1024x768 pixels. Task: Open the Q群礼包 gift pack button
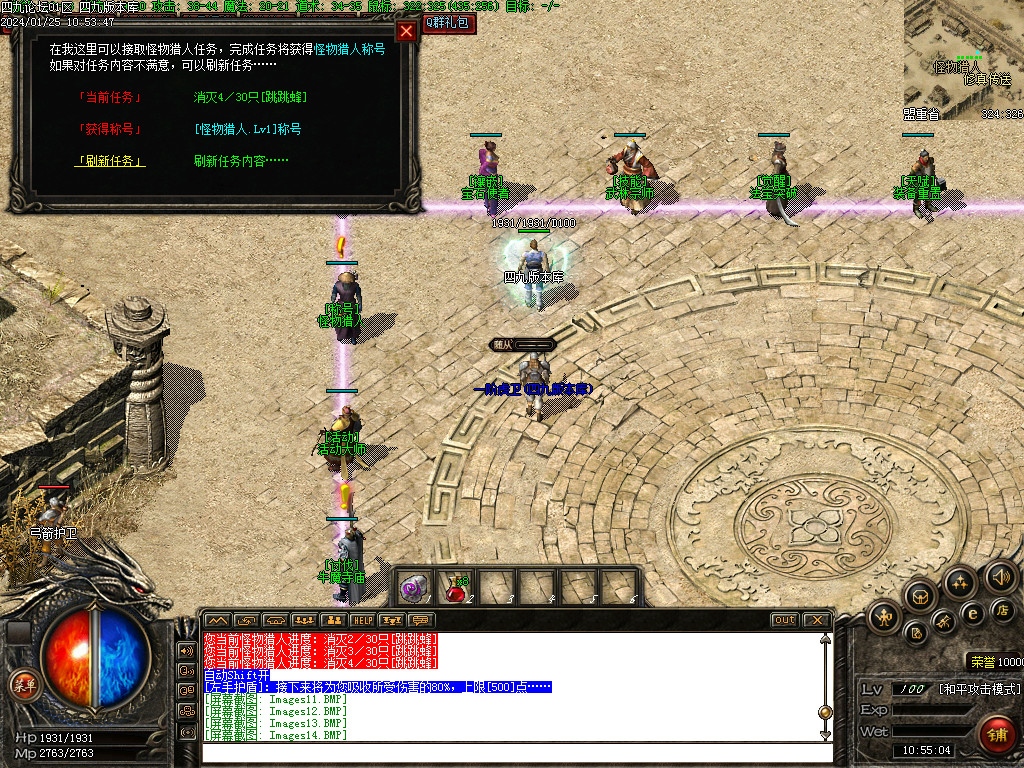(x=448, y=23)
